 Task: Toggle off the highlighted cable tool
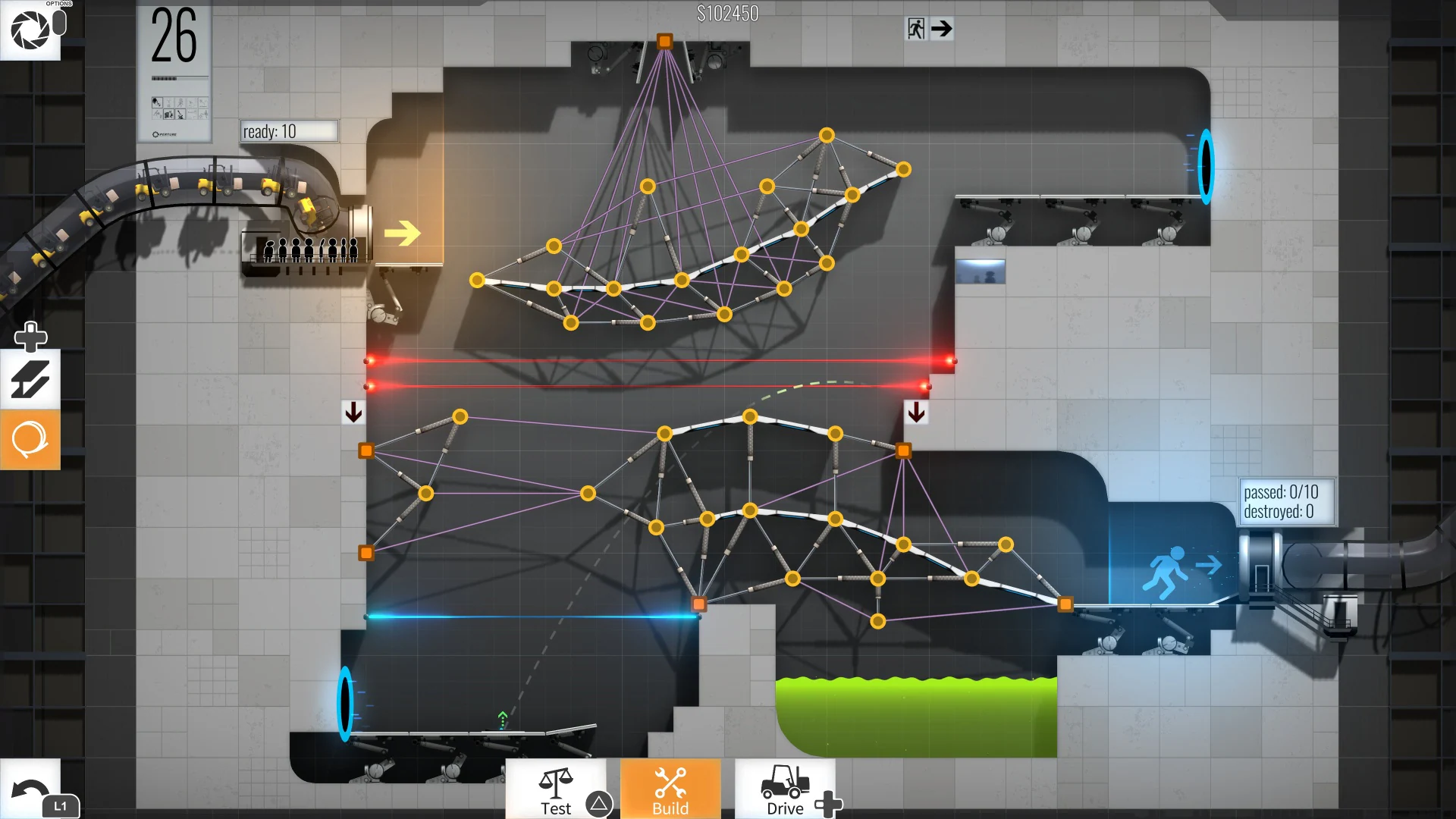point(30,440)
